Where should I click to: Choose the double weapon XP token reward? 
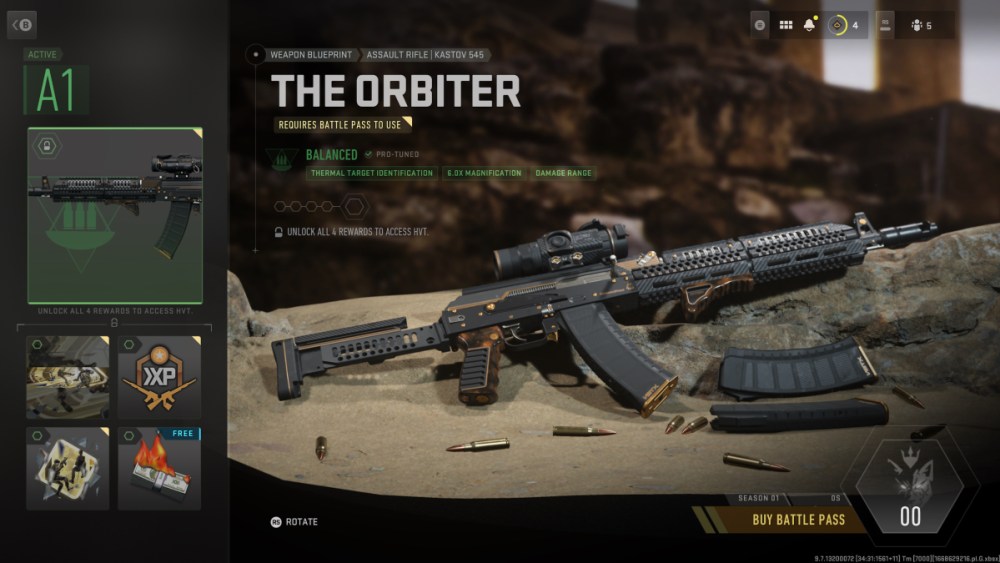click(x=160, y=377)
